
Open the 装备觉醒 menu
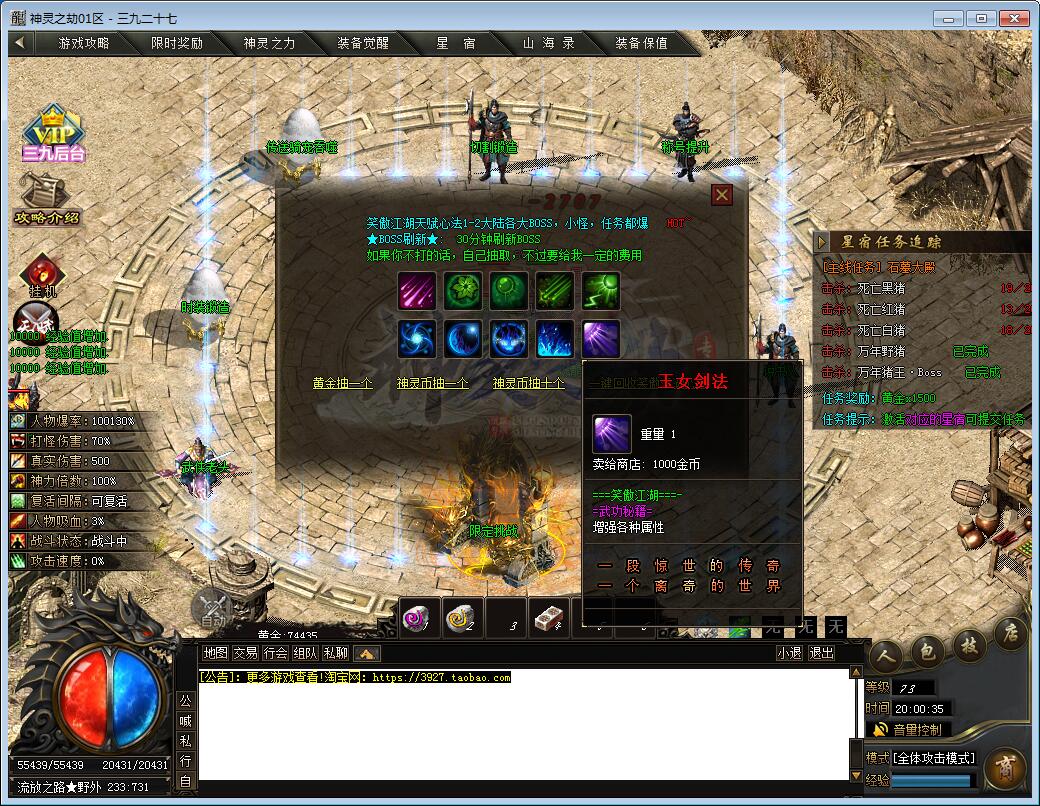pyautogui.click(x=362, y=43)
